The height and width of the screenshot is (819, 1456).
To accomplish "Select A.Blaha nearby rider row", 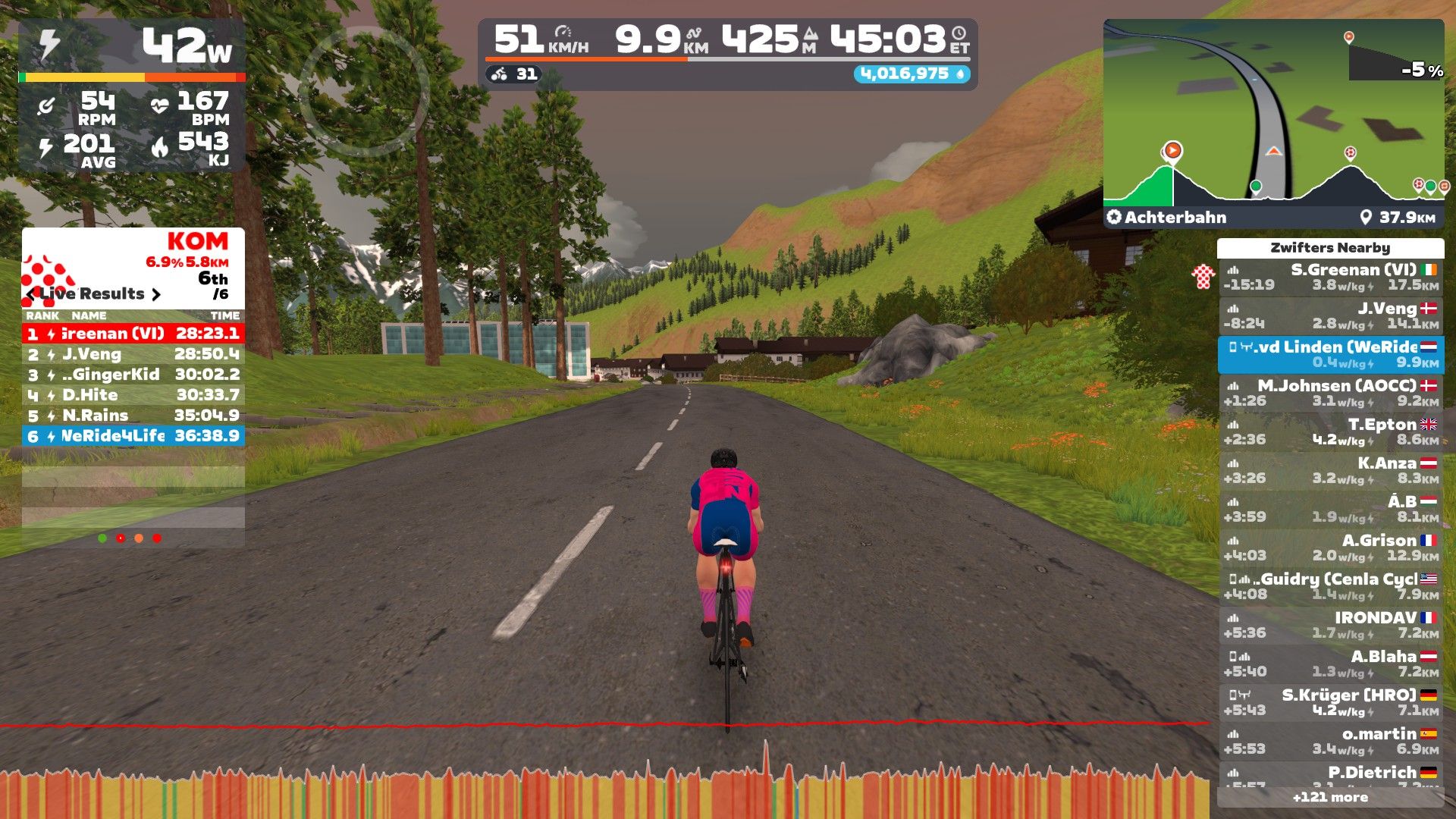I will [1331, 664].
